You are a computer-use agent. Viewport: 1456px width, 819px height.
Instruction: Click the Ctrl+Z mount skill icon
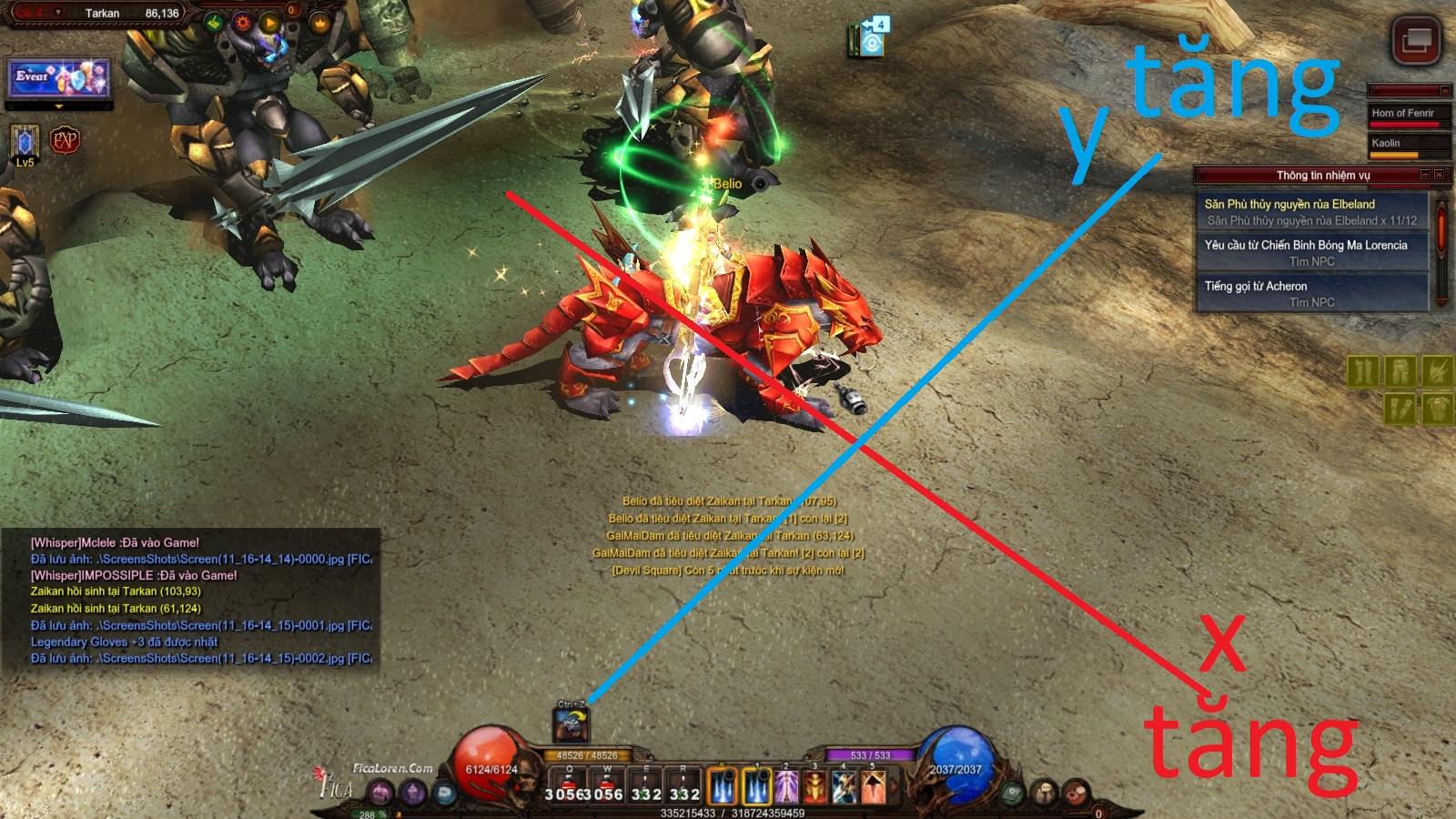[x=571, y=725]
